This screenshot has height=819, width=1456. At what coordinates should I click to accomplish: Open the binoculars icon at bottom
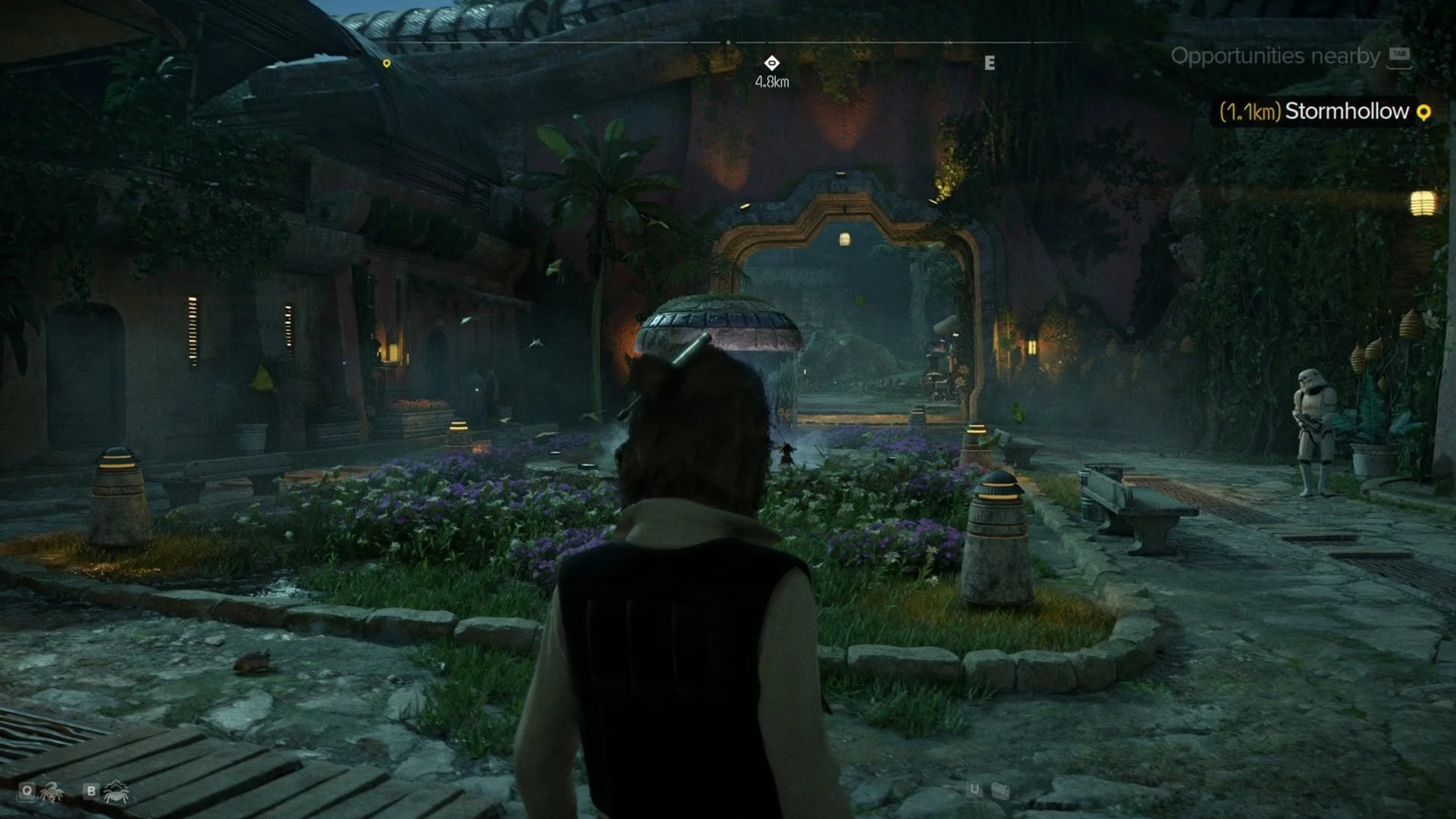point(1000,791)
